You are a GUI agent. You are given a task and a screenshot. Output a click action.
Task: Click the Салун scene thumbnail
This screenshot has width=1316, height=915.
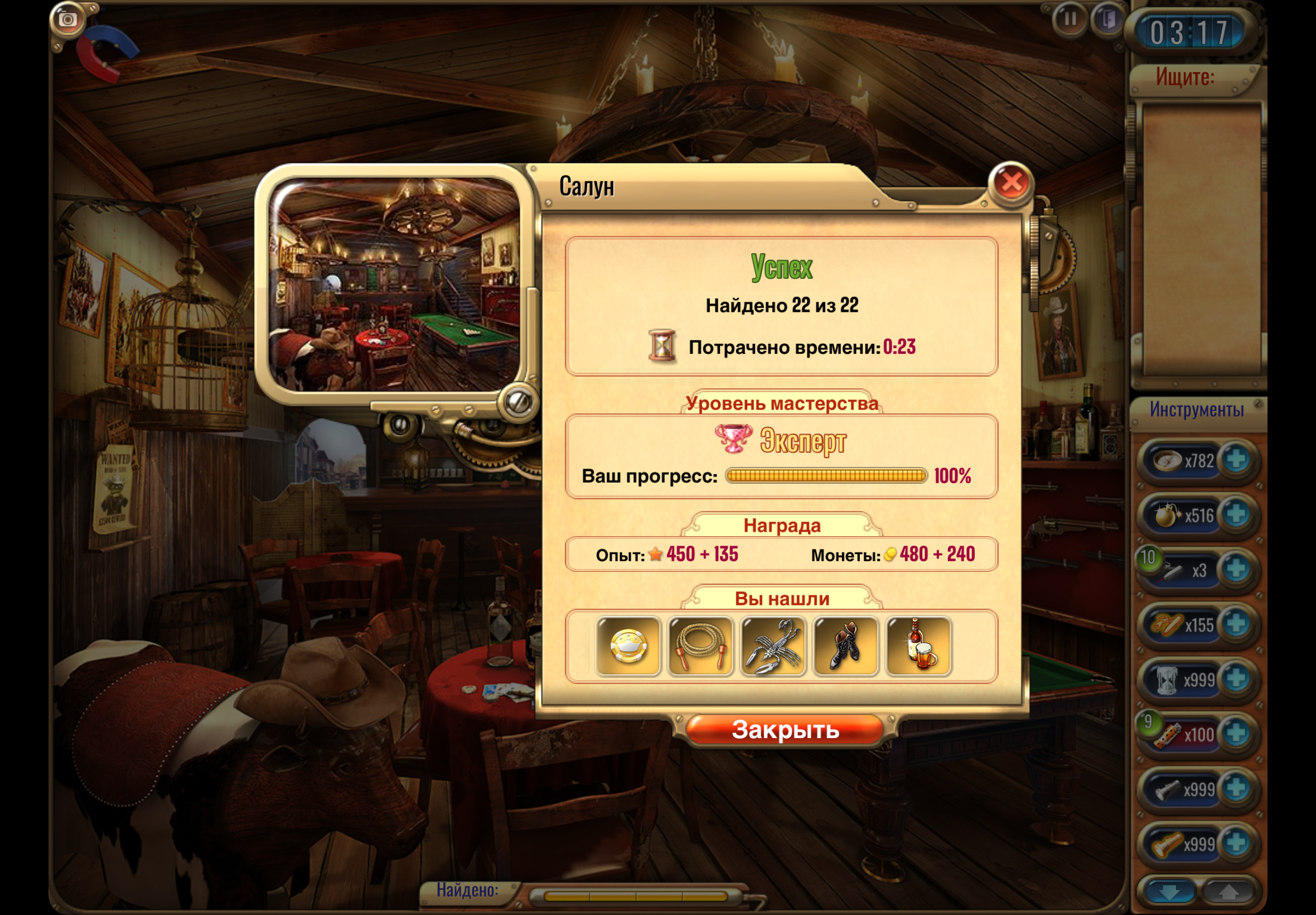(x=395, y=285)
